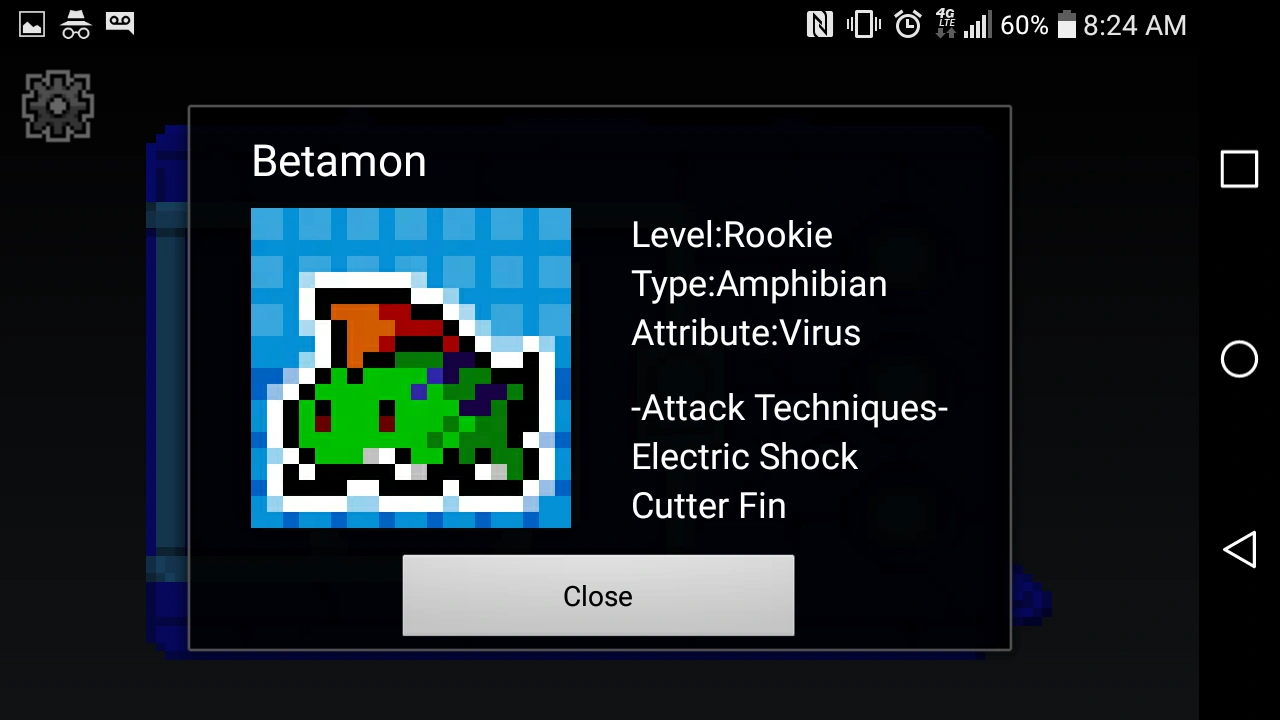Select the Cutter Fin technique text
The image size is (1280, 720).
pyautogui.click(x=708, y=506)
